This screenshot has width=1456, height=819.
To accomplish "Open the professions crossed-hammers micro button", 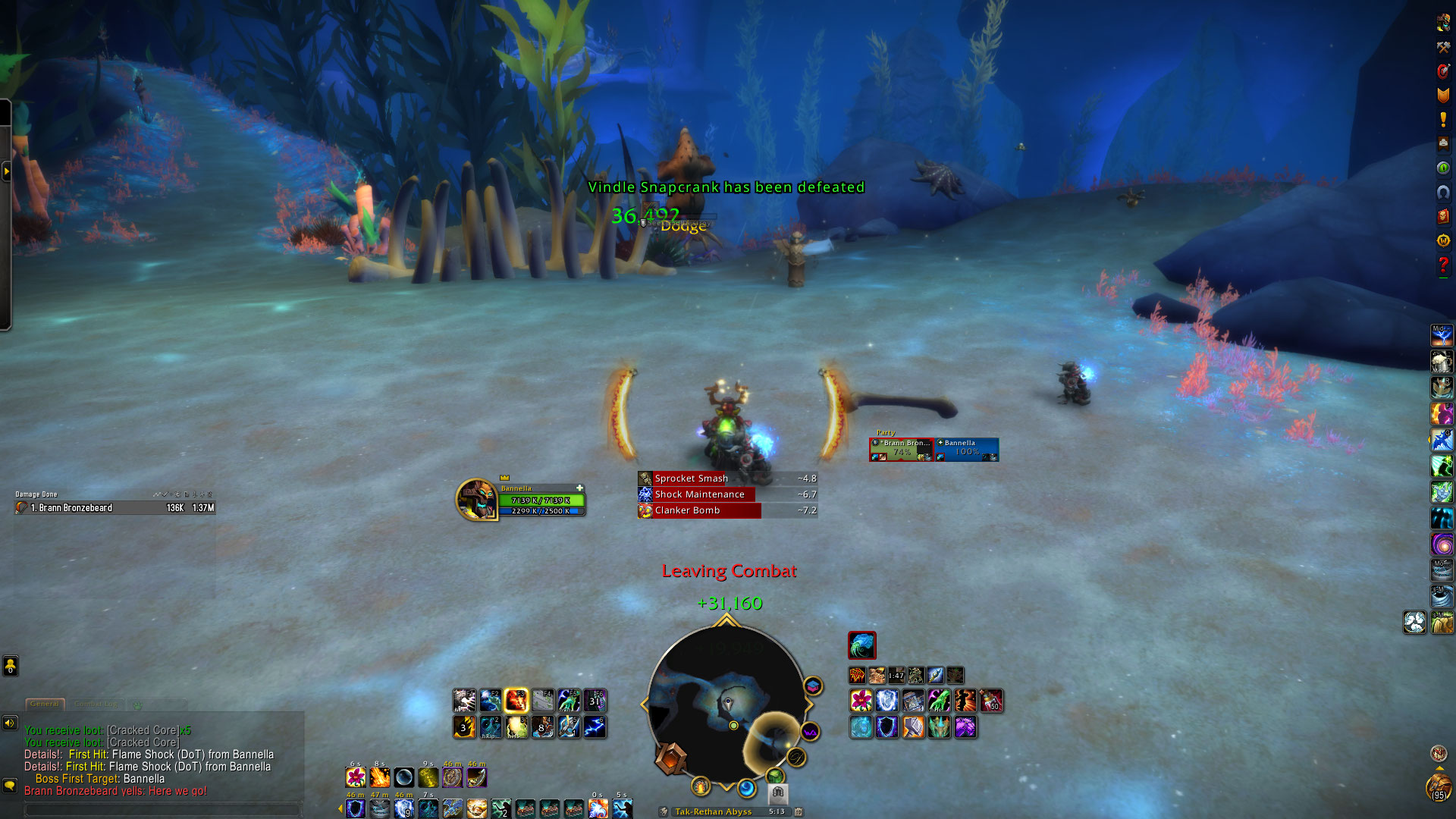I will pos(1443,47).
